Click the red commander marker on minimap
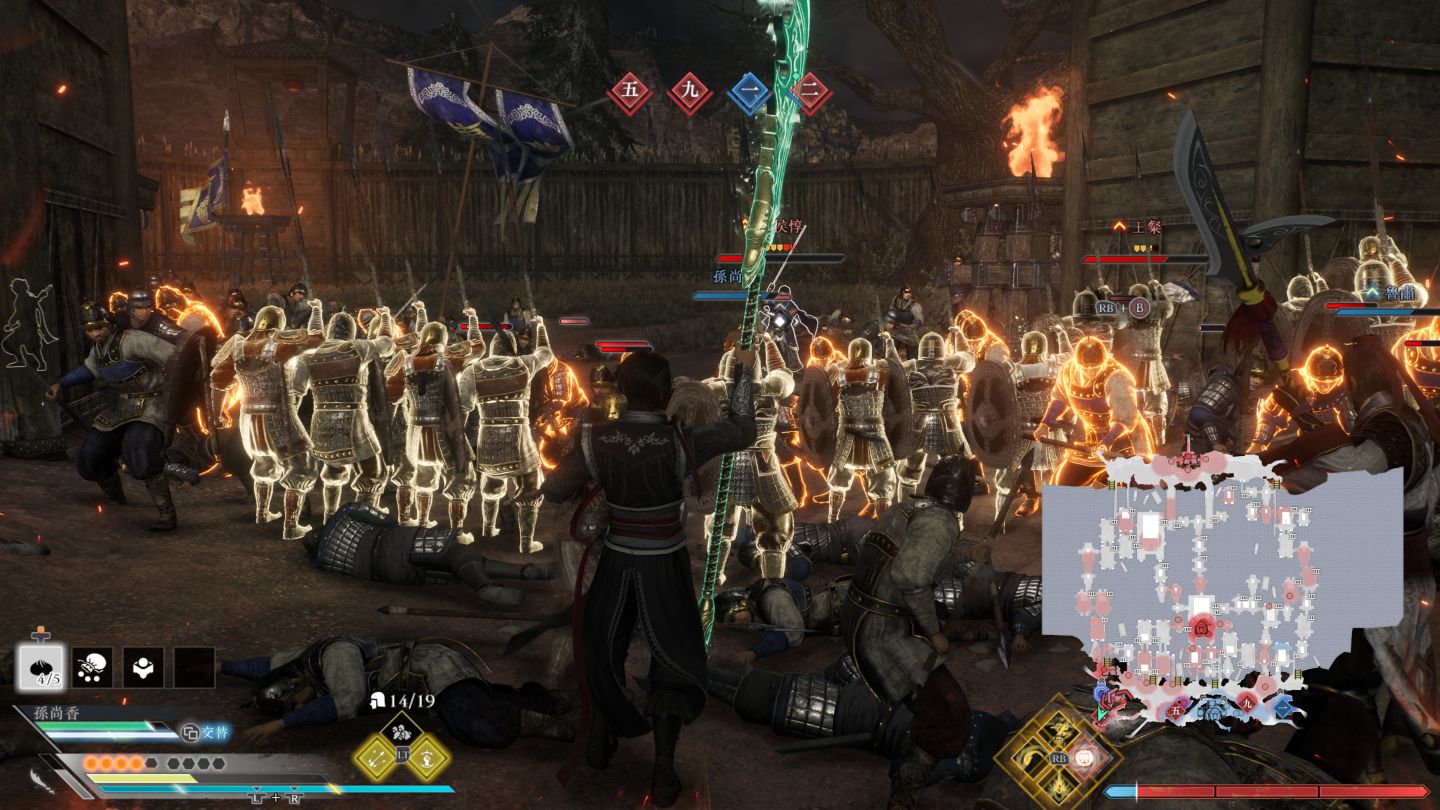Image resolution: width=1440 pixels, height=810 pixels. [x=1201, y=627]
